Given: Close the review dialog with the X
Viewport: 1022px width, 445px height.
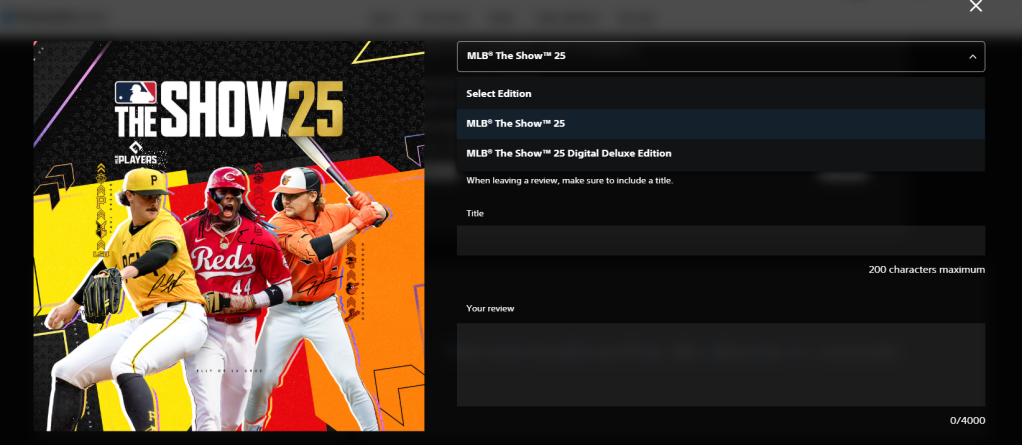Looking at the screenshot, I should click(x=976, y=6).
